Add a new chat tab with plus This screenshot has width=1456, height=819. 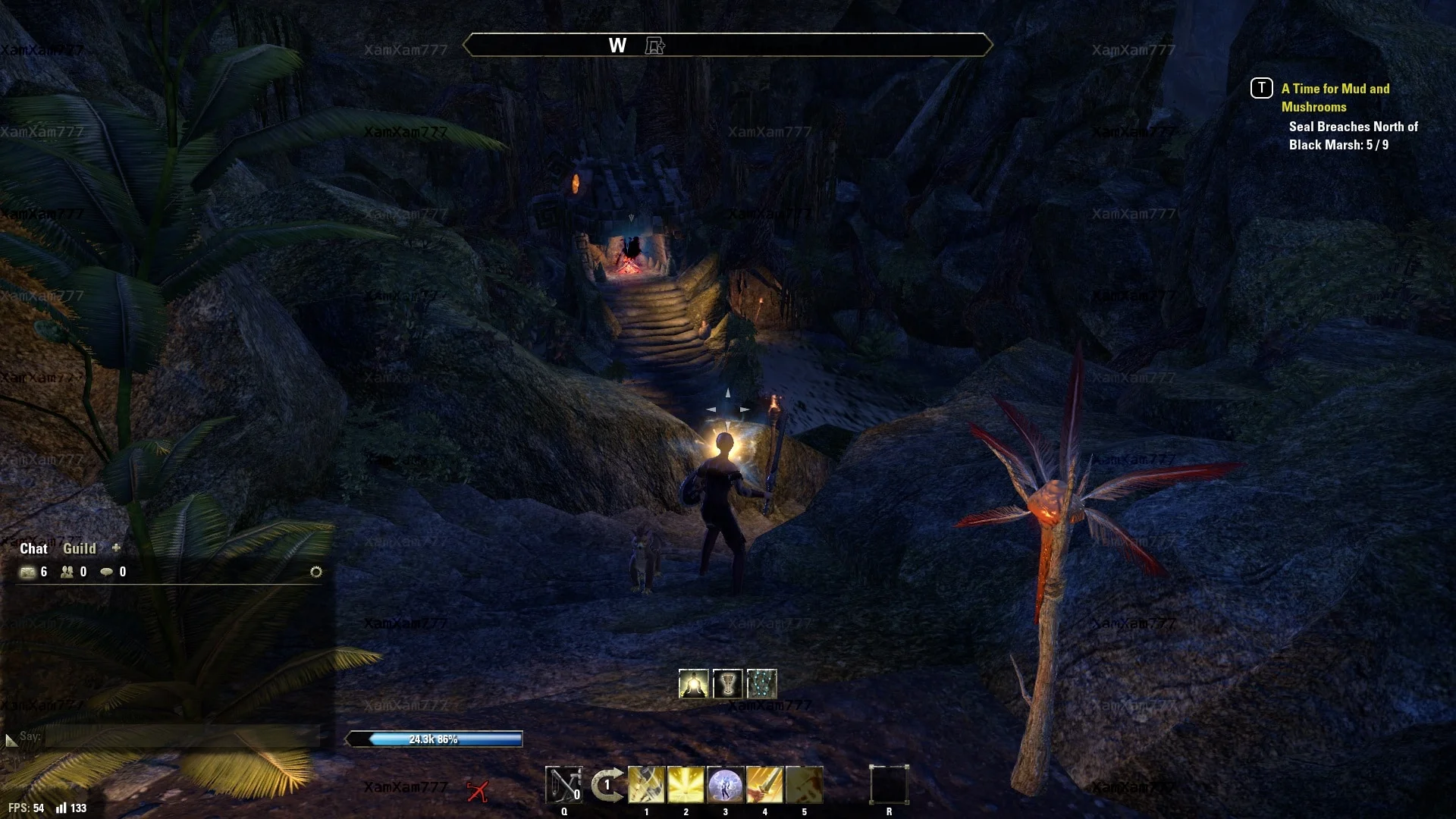pyautogui.click(x=116, y=548)
